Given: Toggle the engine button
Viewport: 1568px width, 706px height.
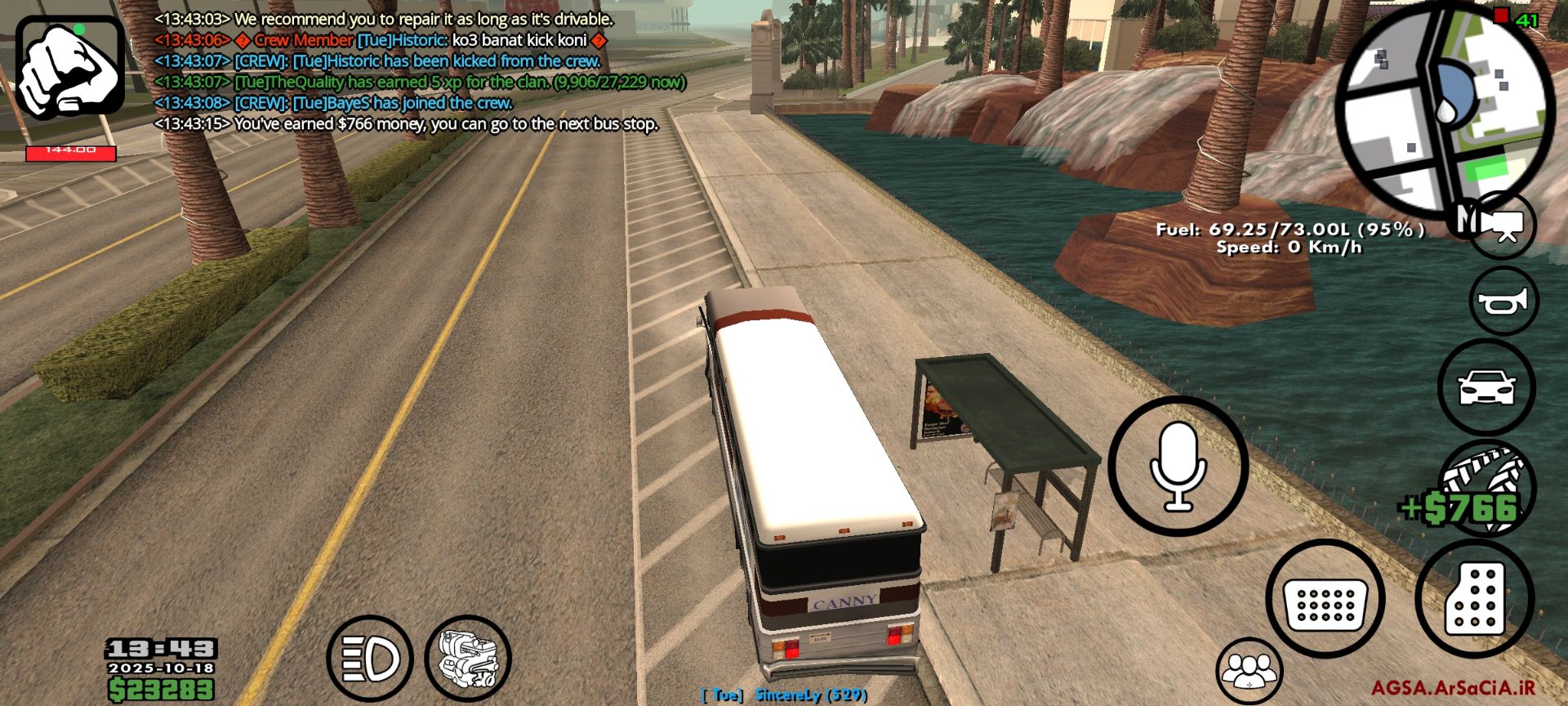Looking at the screenshot, I should [468, 658].
